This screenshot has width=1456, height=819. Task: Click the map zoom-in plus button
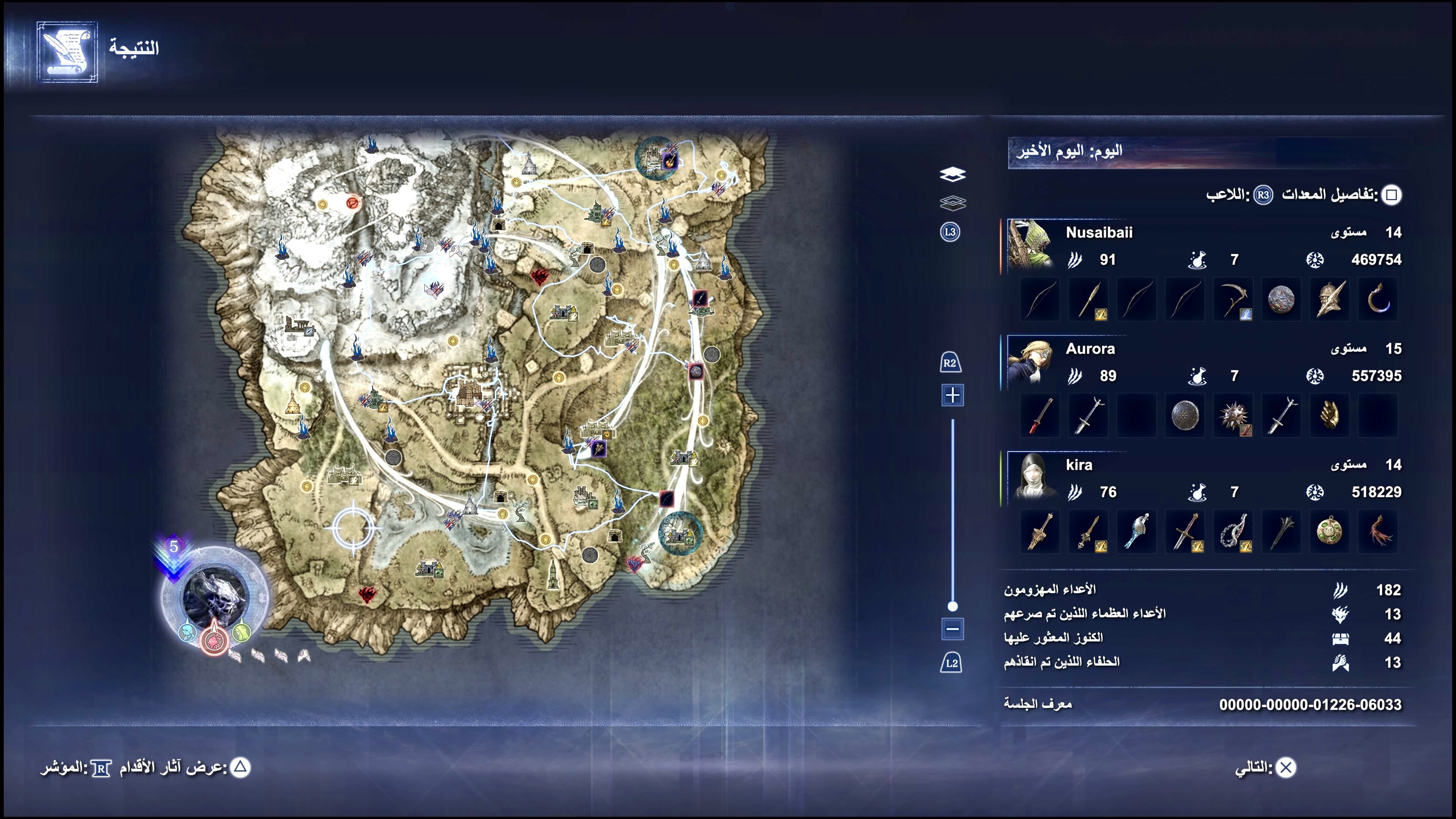(x=952, y=395)
